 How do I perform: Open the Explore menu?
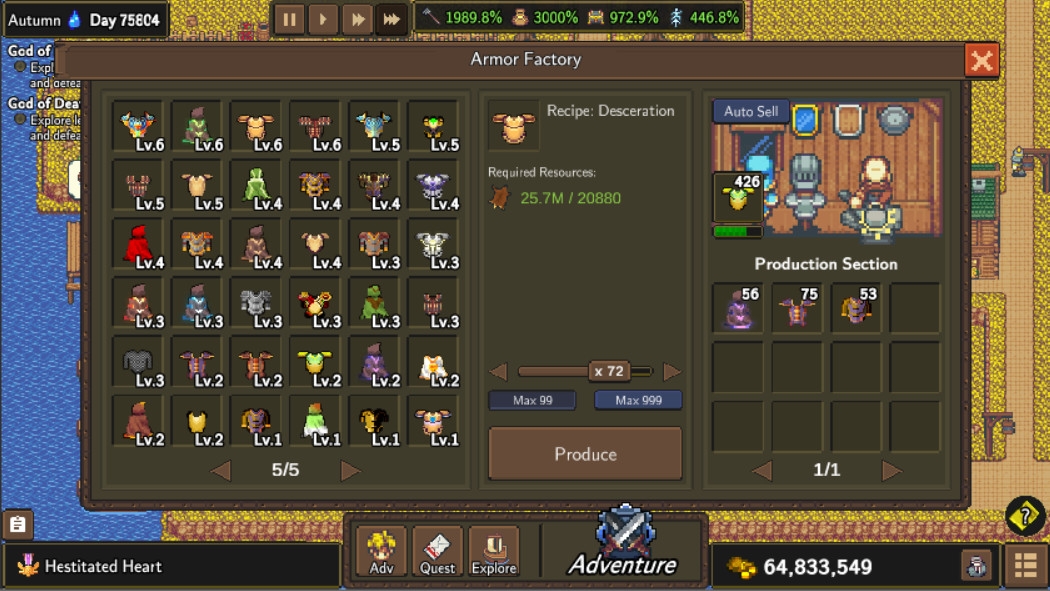[x=494, y=551]
